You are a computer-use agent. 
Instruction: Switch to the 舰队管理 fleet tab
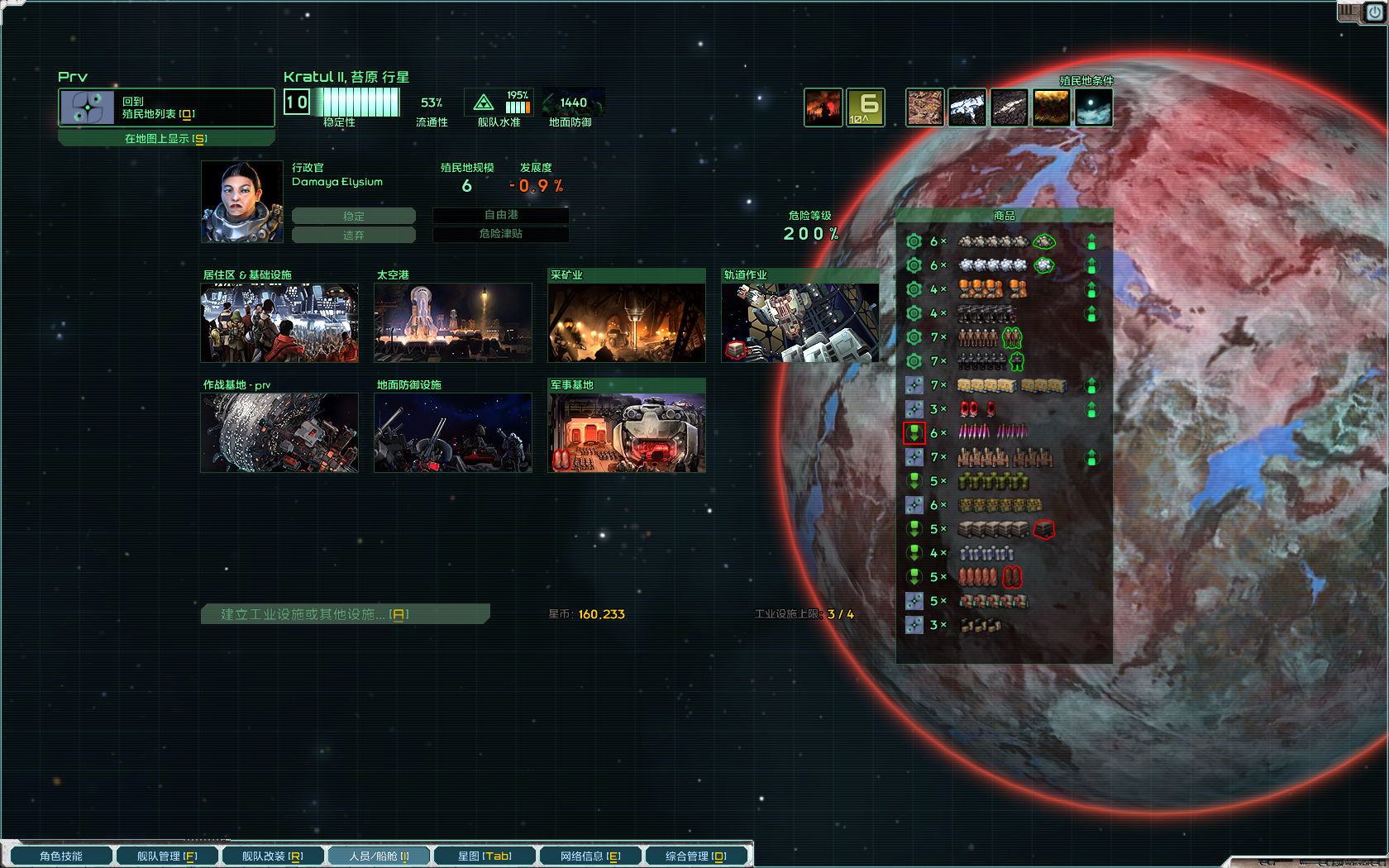pyautogui.click(x=167, y=856)
